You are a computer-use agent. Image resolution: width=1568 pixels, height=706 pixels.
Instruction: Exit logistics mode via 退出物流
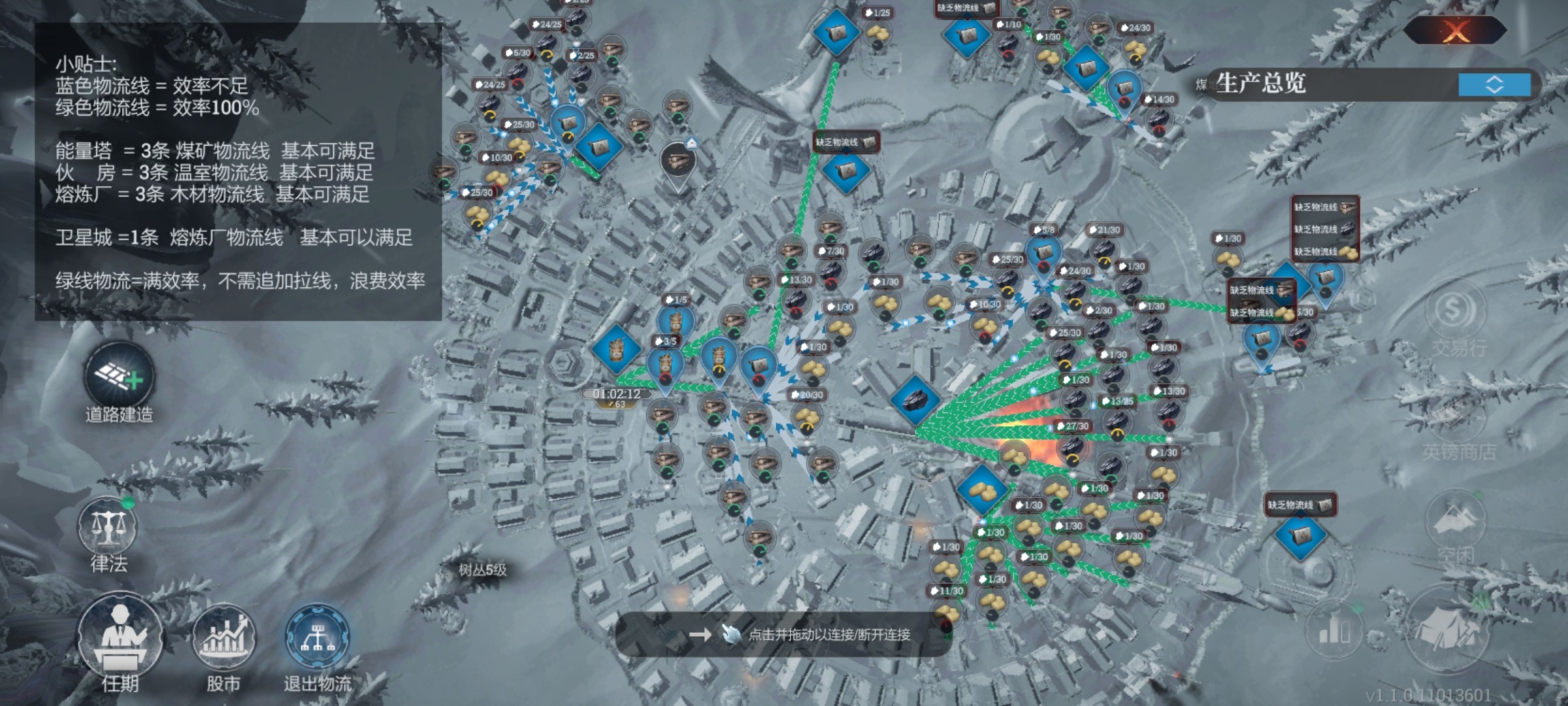click(318, 639)
